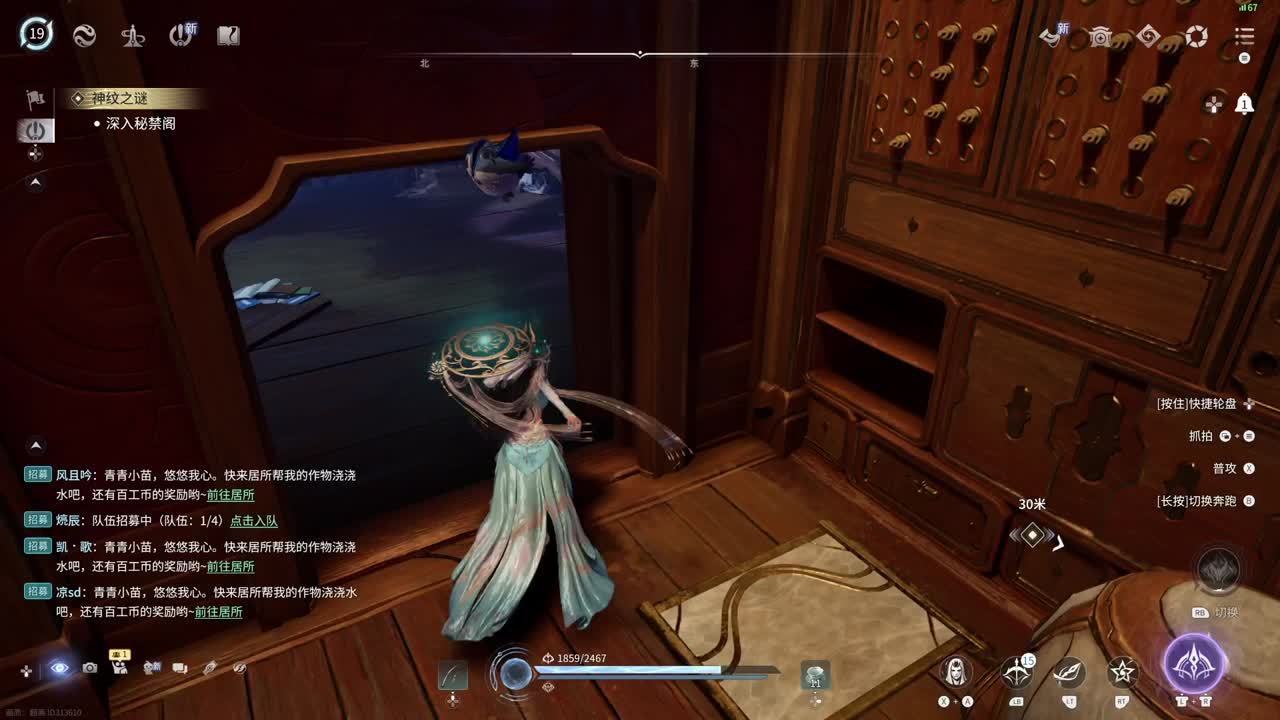Image resolution: width=1280 pixels, height=720 pixels.
Task: Collapse the chat panel using arrow
Action: click(x=36, y=445)
